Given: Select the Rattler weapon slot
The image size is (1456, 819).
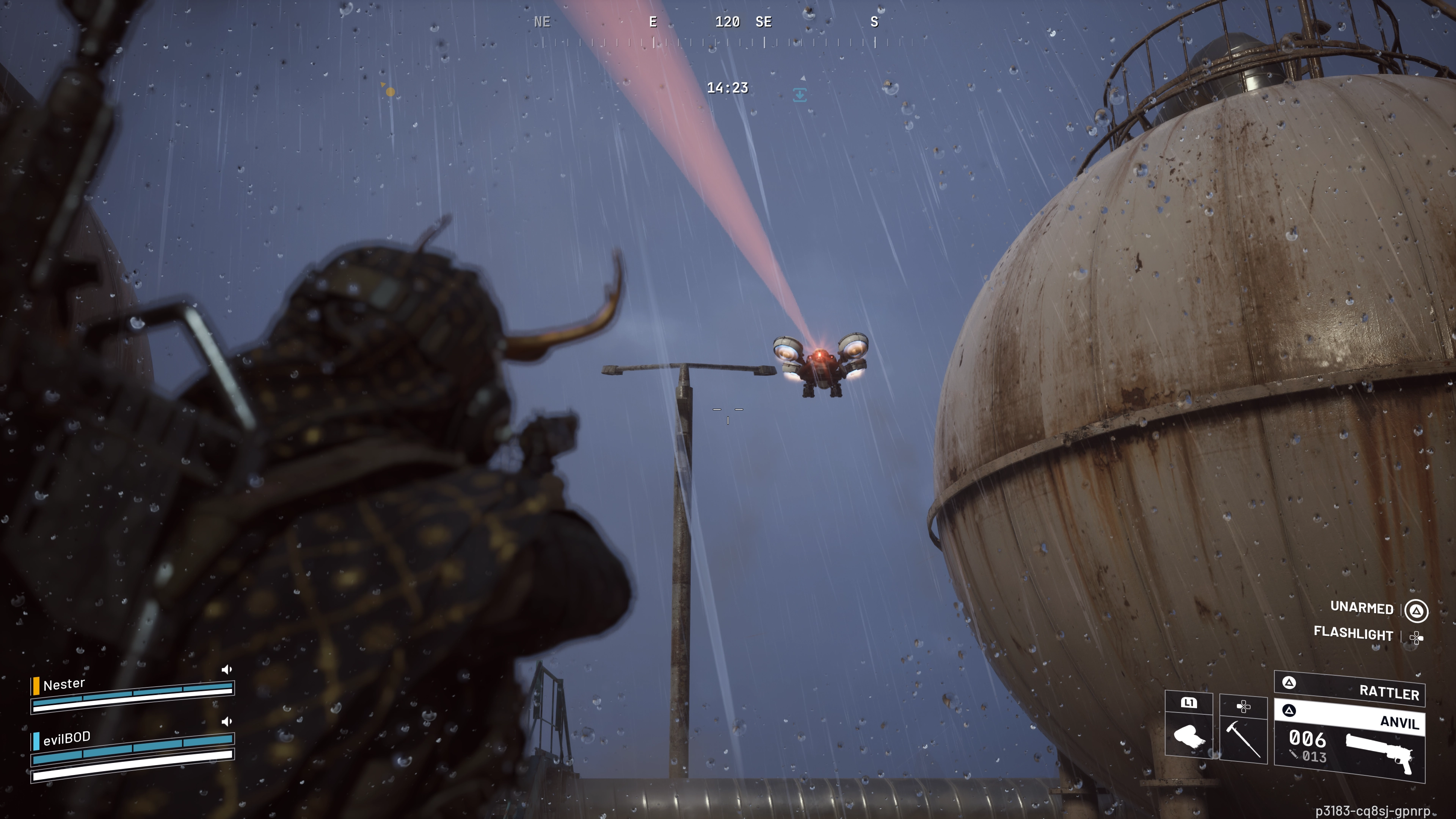Looking at the screenshot, I should [x=1349, y=690].
